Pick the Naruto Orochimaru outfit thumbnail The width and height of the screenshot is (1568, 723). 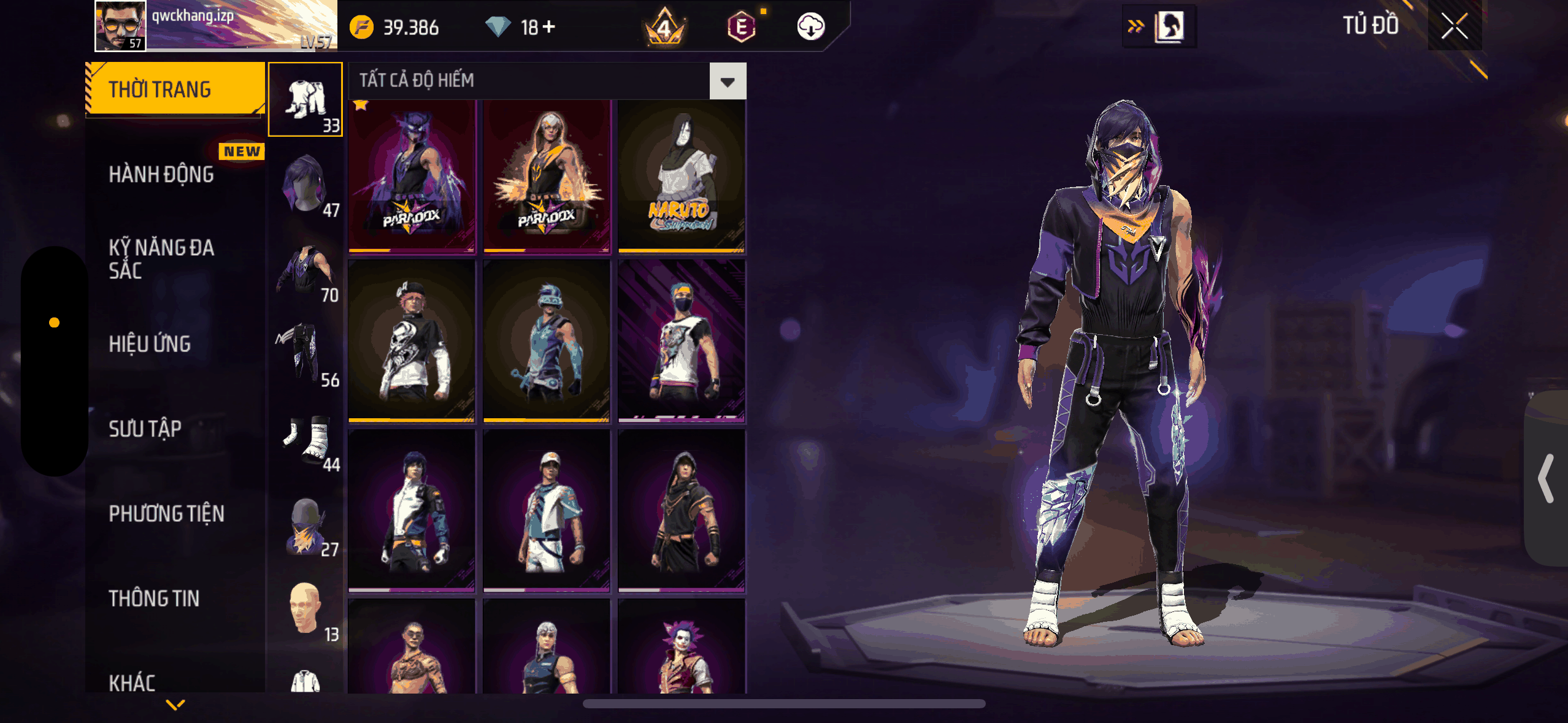(x=681, y=177)
